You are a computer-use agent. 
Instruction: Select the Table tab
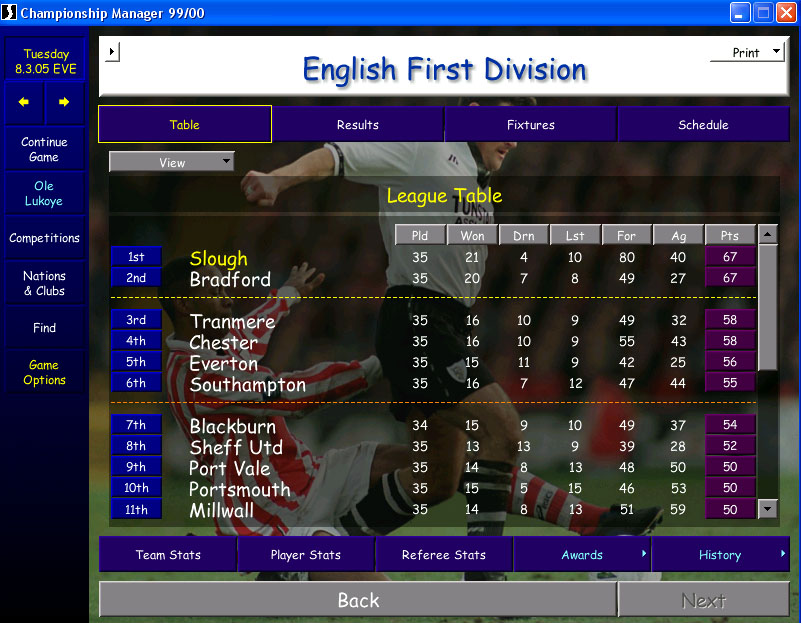coord(185,125)
